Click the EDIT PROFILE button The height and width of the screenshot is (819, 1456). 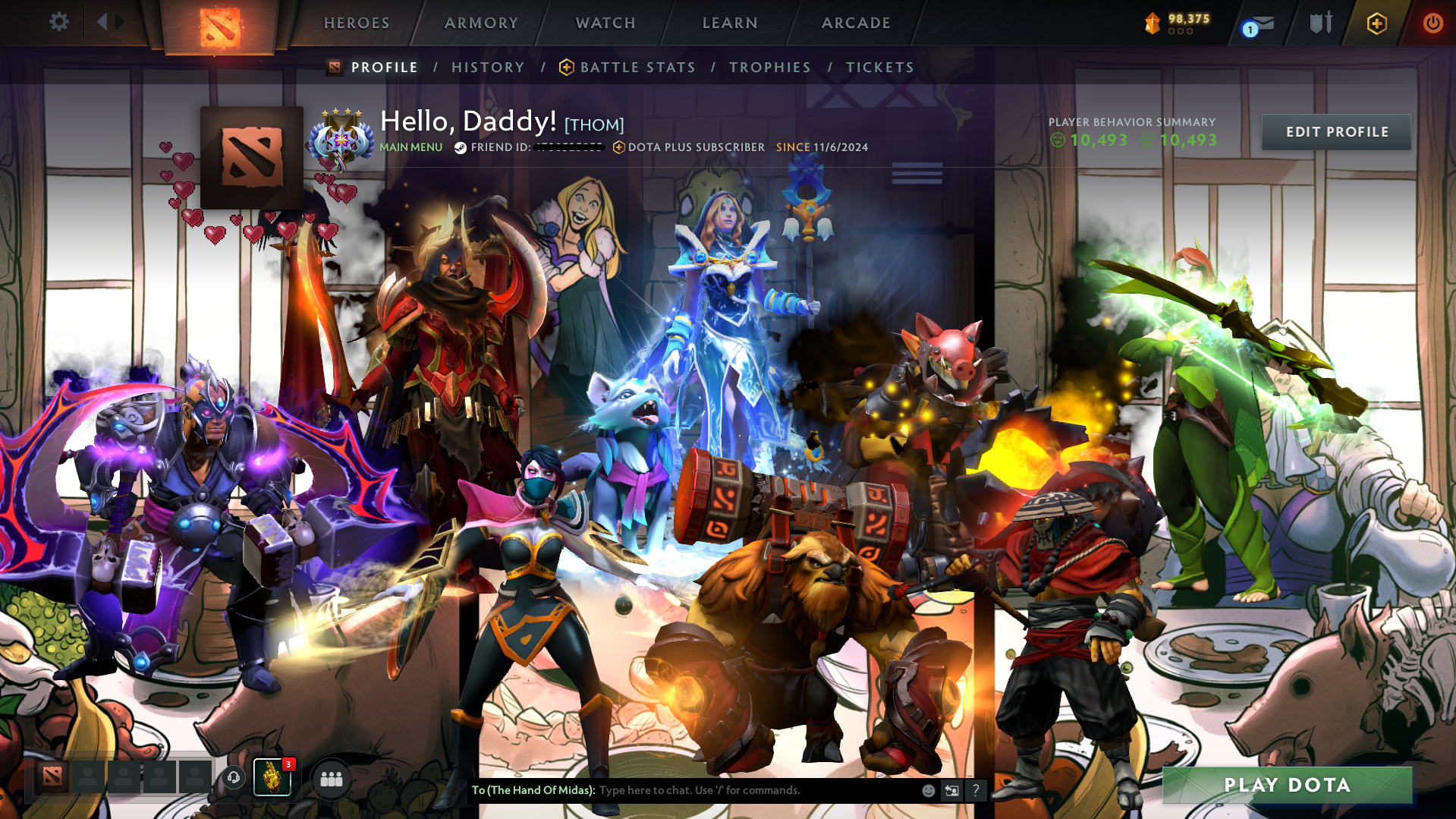click(x=1336, y=131)
